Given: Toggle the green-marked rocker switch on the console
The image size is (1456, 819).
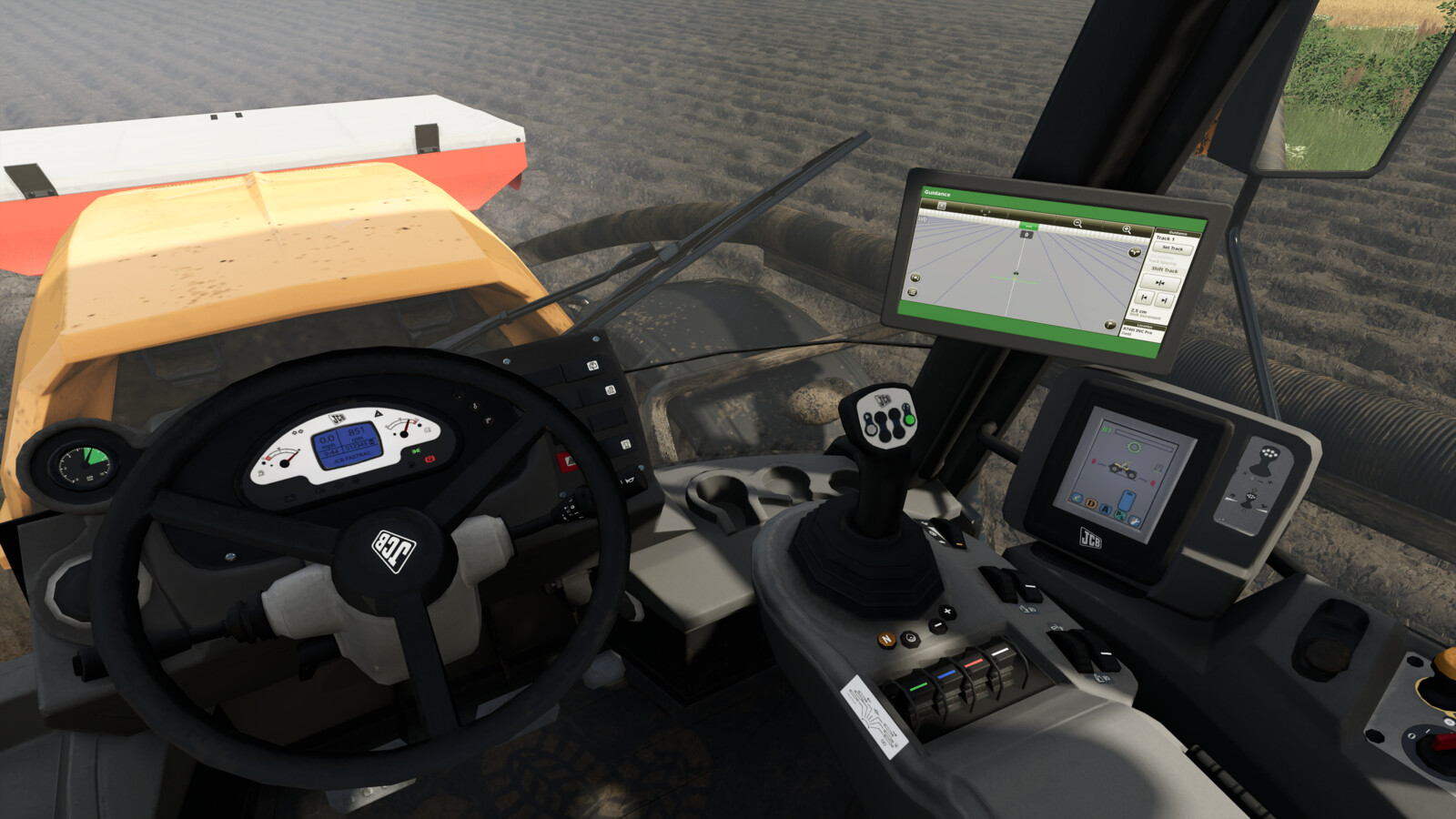Looking at the screenshot, I should click(920, 687).
